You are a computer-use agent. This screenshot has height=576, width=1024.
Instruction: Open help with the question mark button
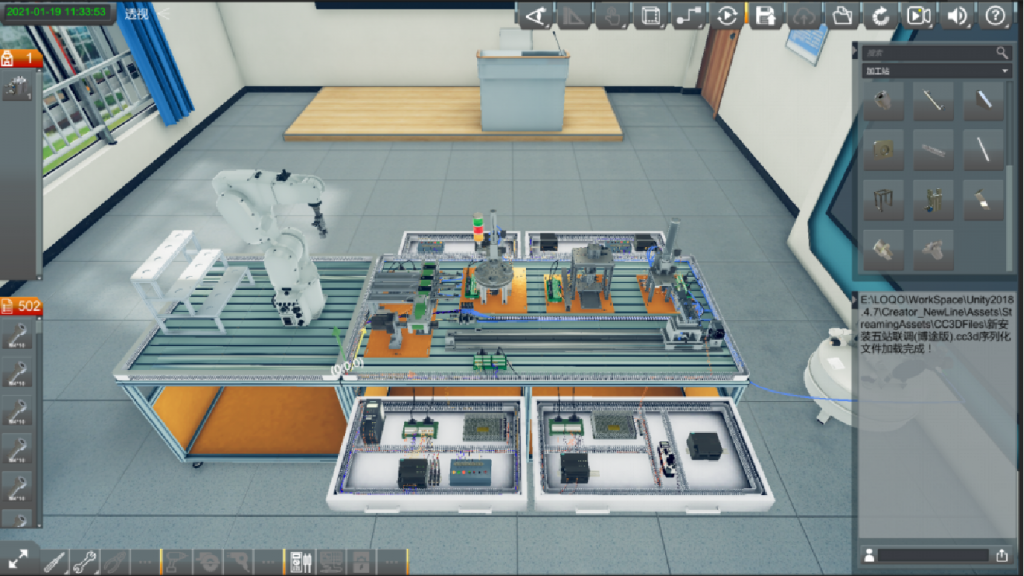click(x=995, y=15)
